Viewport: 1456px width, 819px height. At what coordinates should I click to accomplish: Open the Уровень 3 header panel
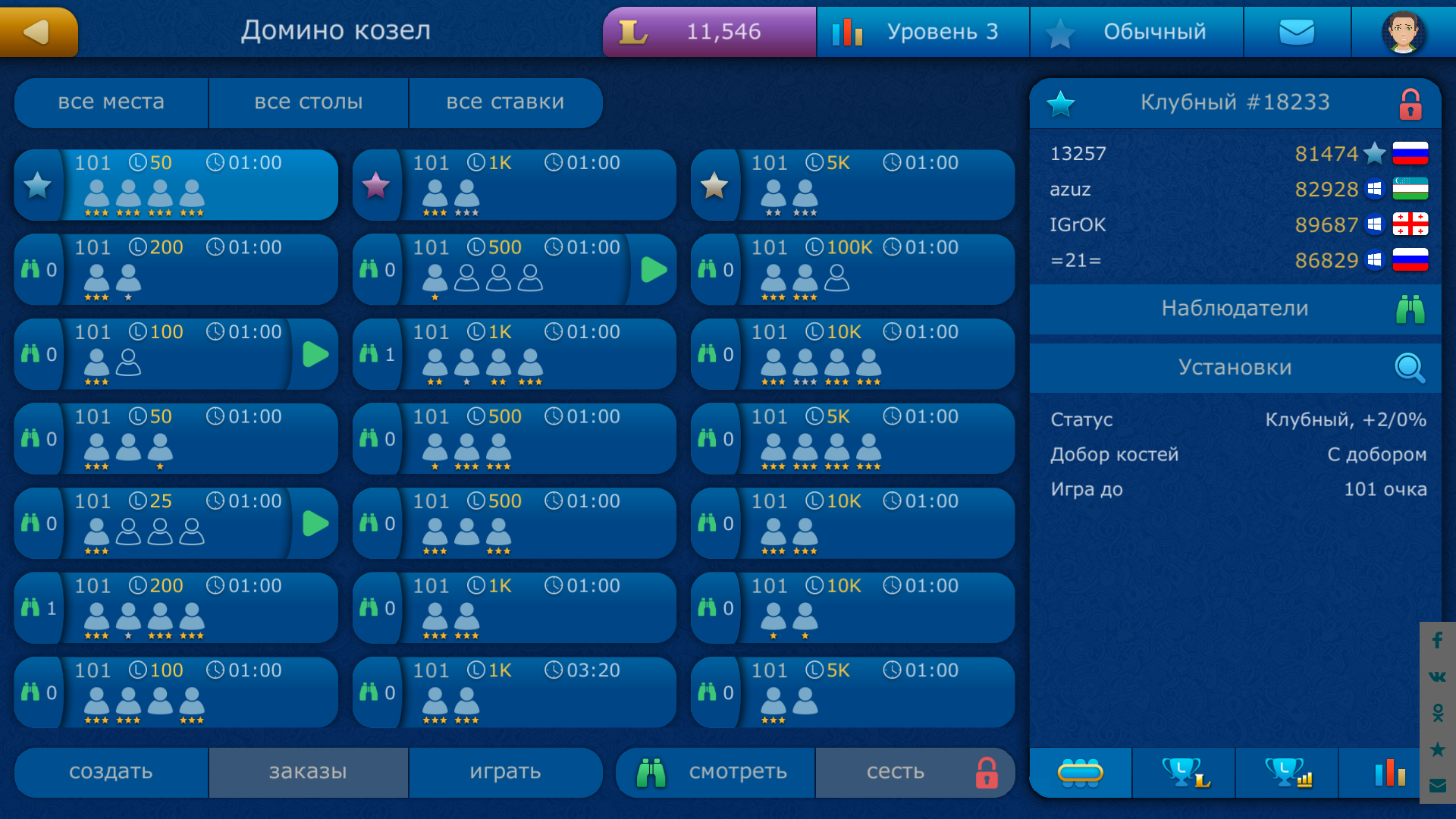[x=922, y=32]
